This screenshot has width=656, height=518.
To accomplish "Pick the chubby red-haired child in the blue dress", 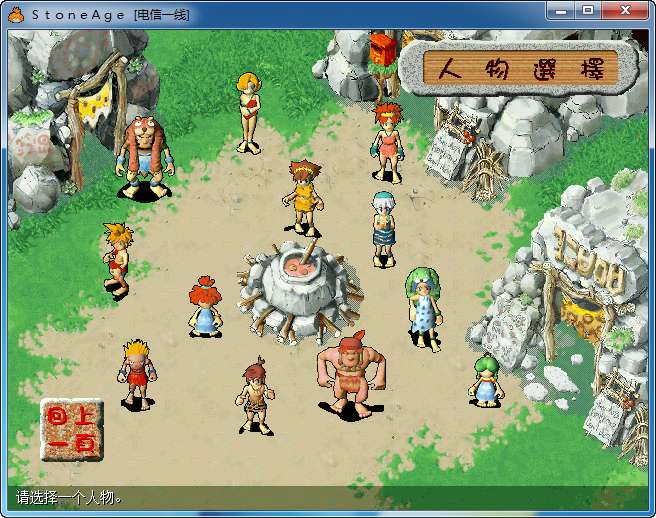I will click(x=204, y=307).
